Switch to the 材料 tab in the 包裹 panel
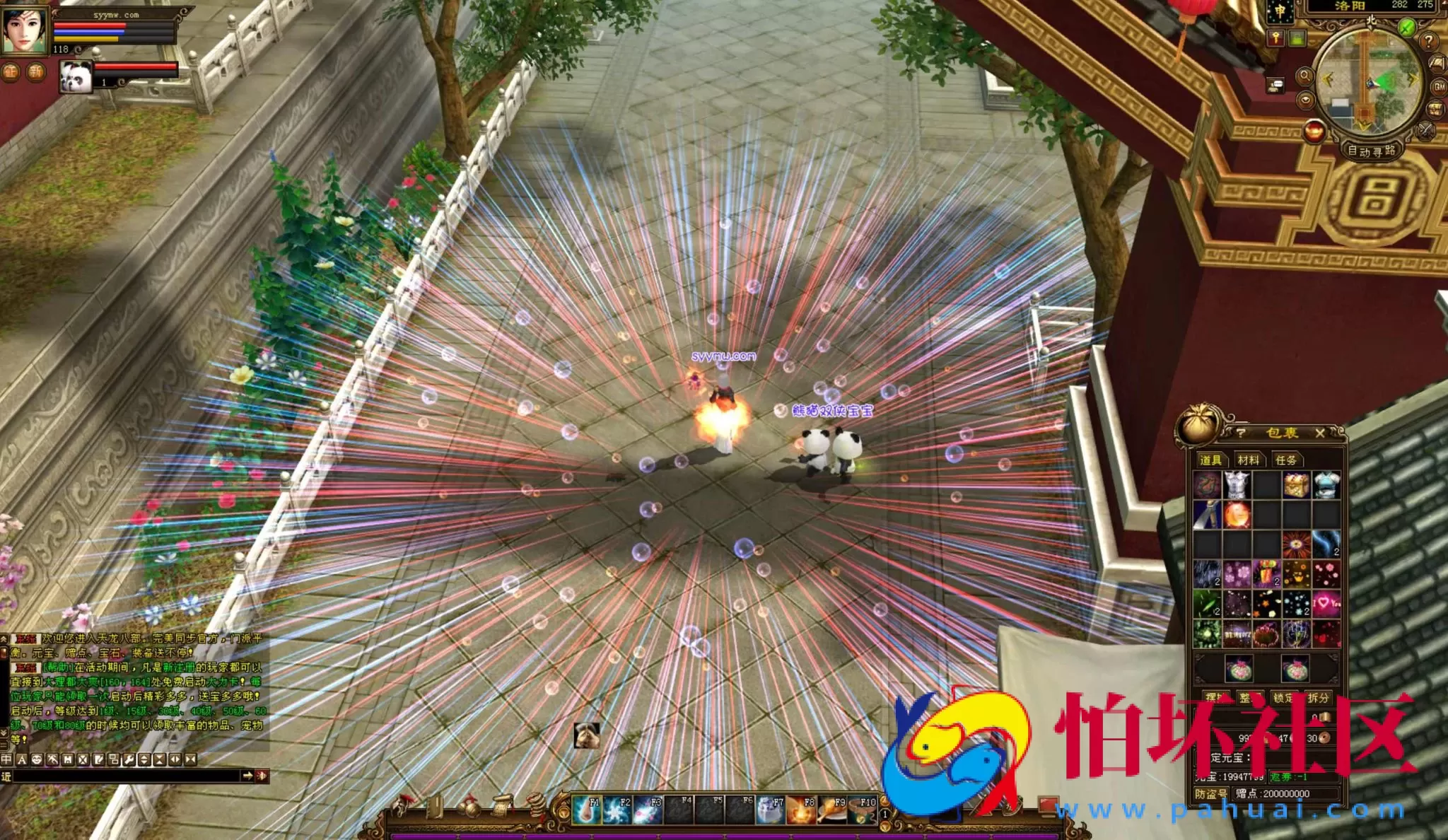1448x840 pixels. tap(1249, 460)
